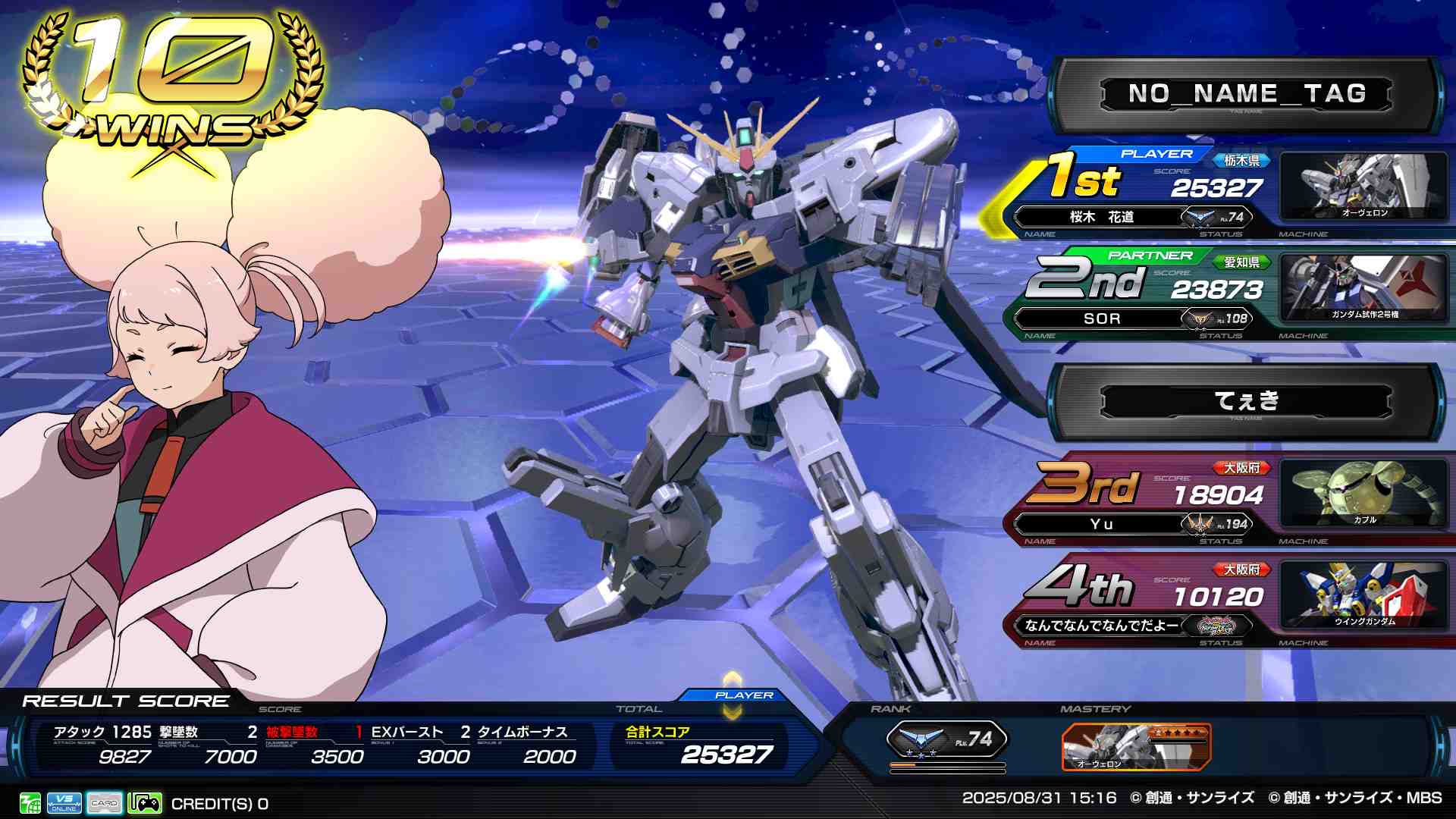Select the PLv.74 rank emblem at bottom

[946, 740]
